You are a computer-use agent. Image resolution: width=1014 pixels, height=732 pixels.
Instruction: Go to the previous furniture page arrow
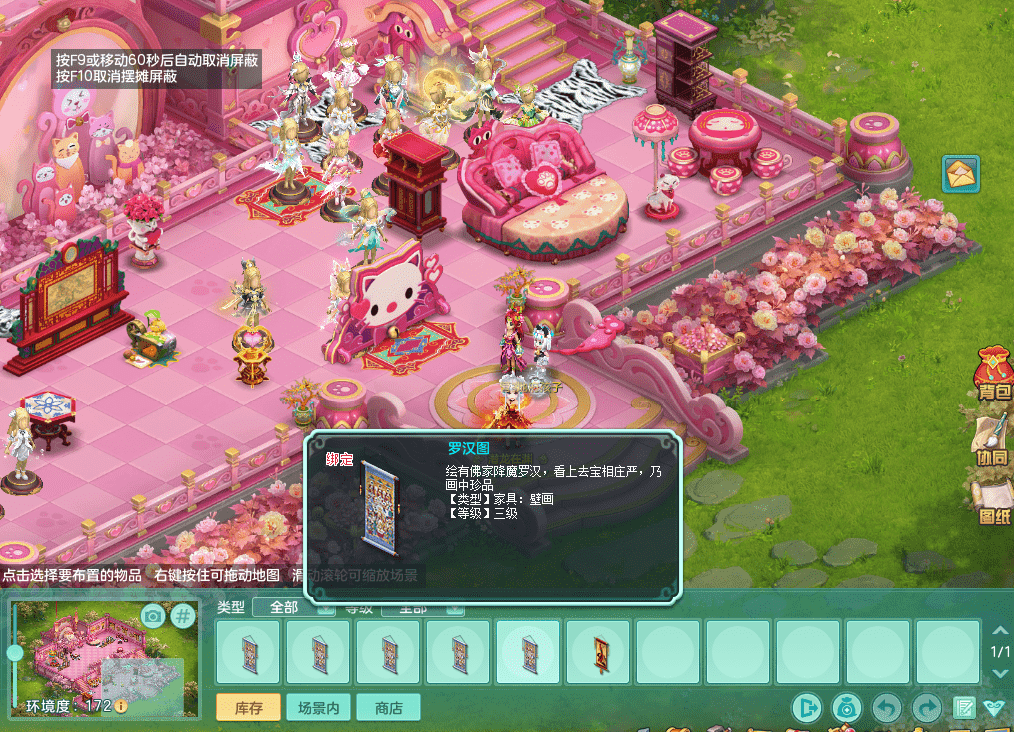point(997,631)
